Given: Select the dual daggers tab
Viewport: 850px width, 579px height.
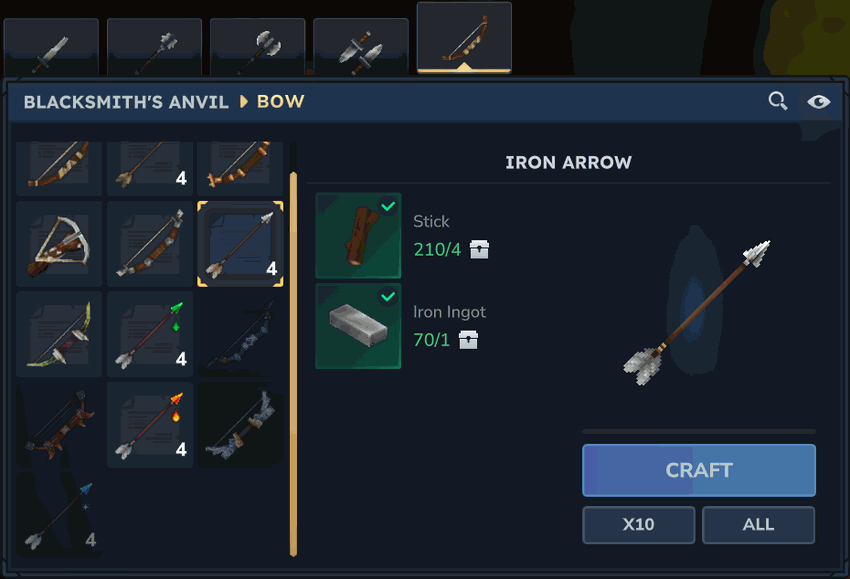Looking at the screenshot, I should tap(360, 47).
